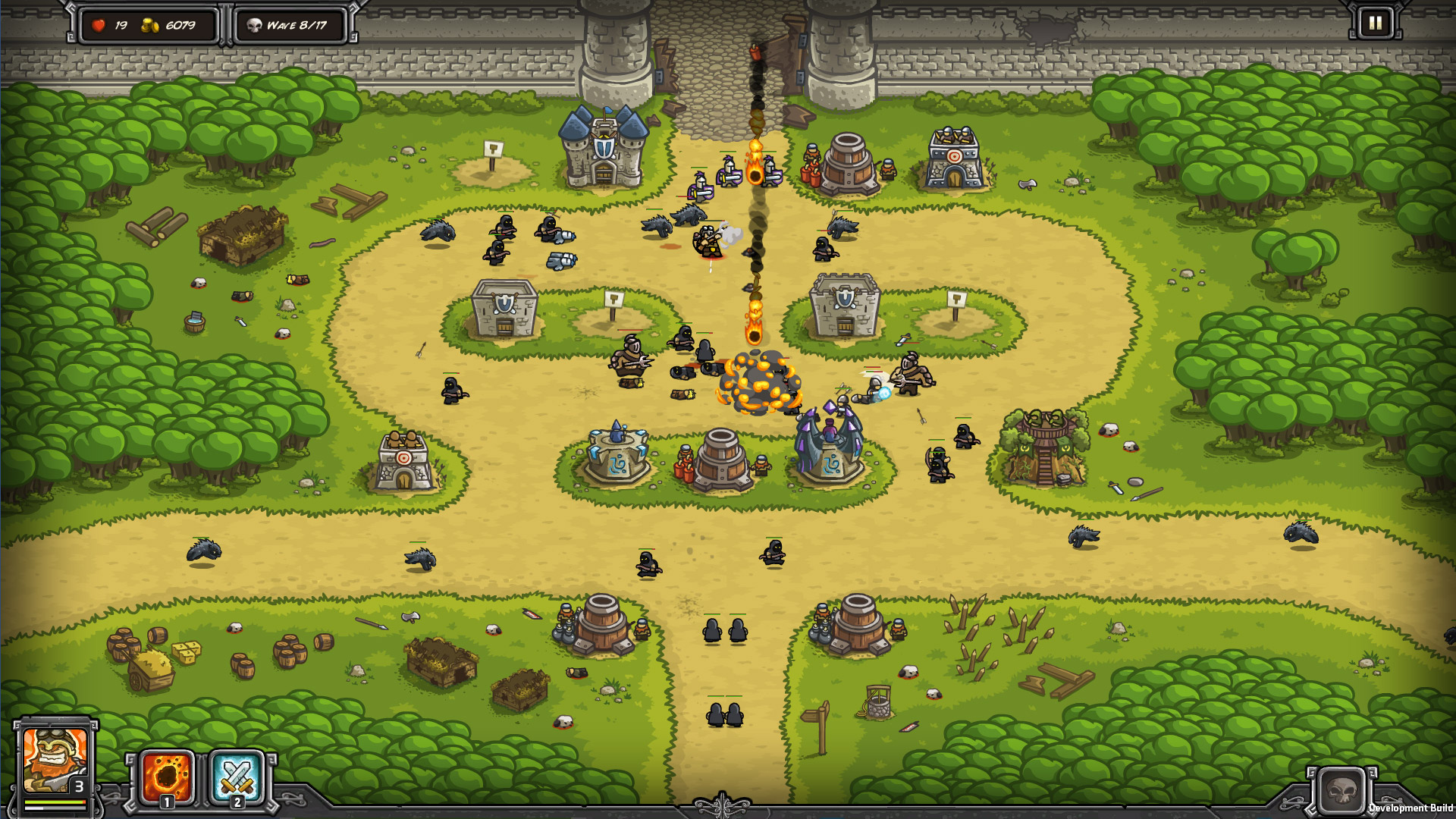Click the gold coin counter
The height and width of the screenshot is (819, 1456).
(x=168, y=24)
